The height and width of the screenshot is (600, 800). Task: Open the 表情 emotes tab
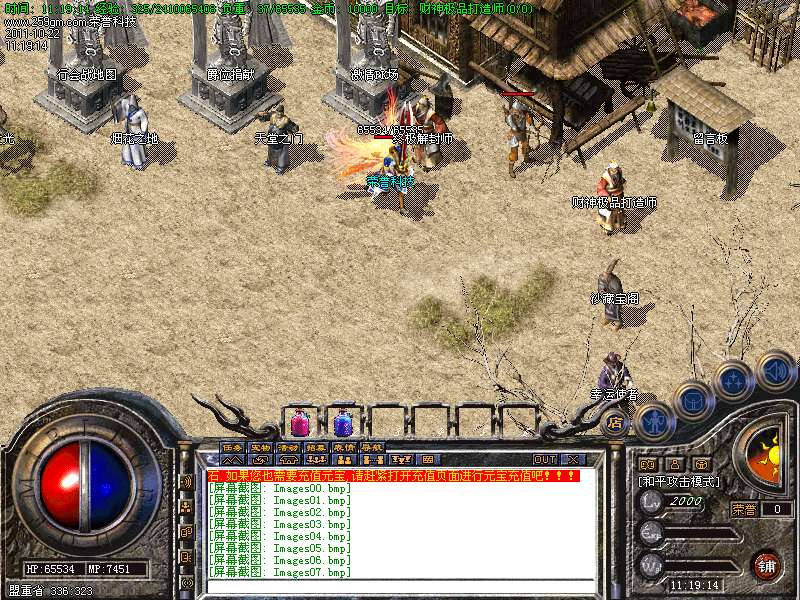pos(344,447)
